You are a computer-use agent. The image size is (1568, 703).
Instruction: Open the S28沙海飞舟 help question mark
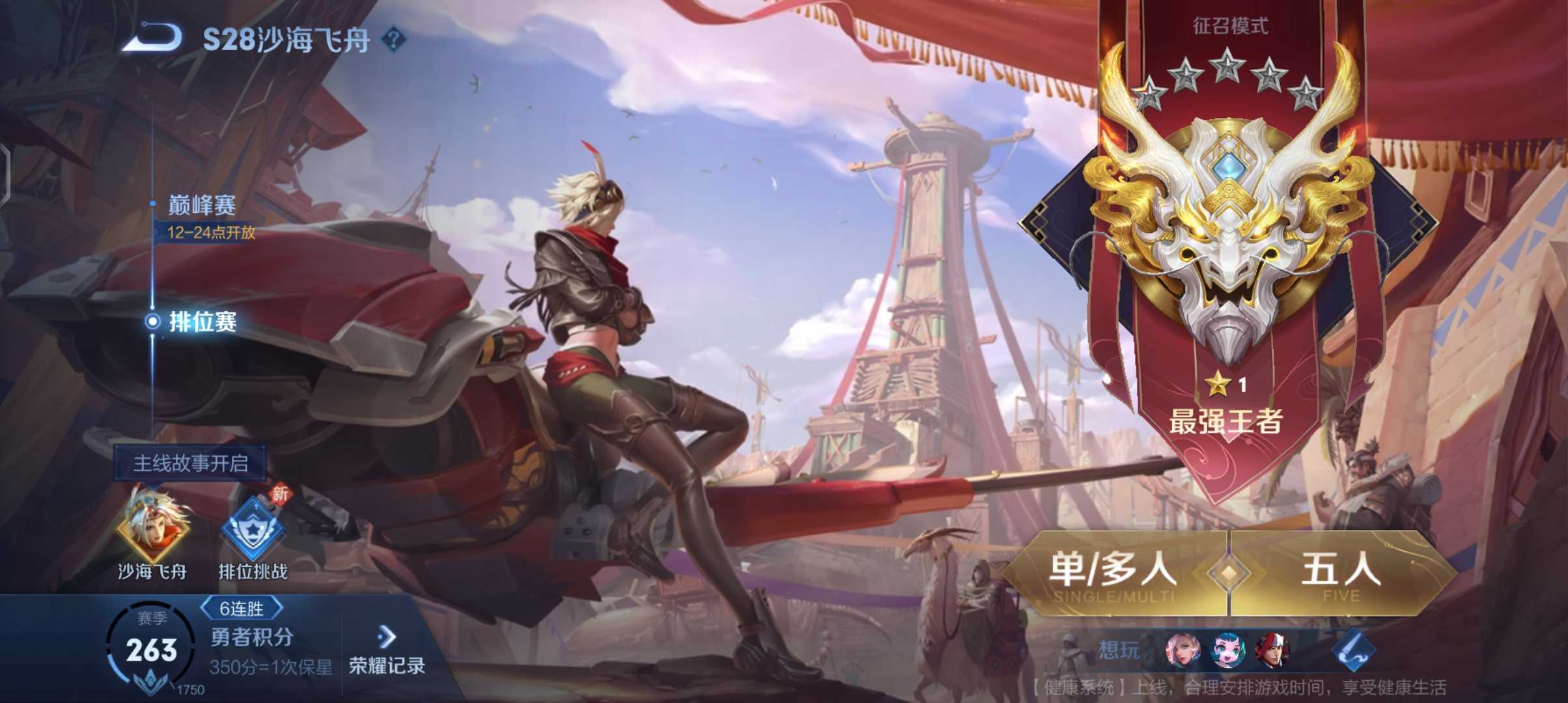(394, 39)
